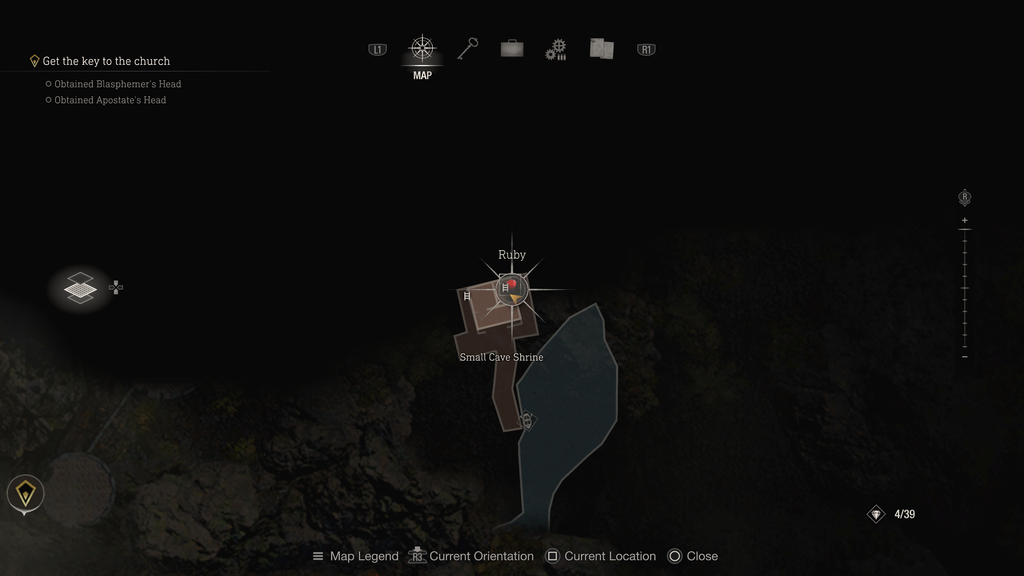Screen dimensions: 1024x576
Task: Center map on Current Location
Action: [x=601, y=556]
